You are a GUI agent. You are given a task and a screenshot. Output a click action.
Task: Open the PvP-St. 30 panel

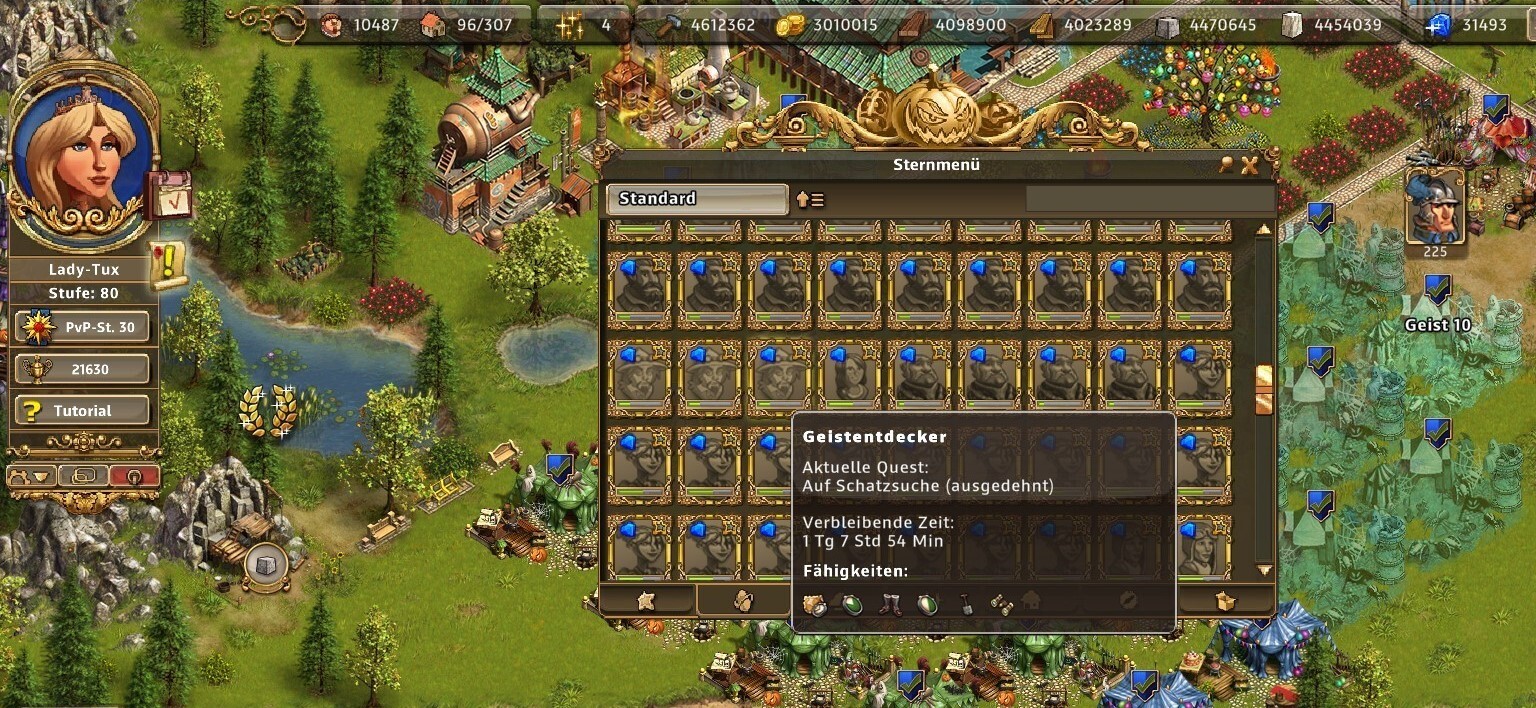click(82, 327)
